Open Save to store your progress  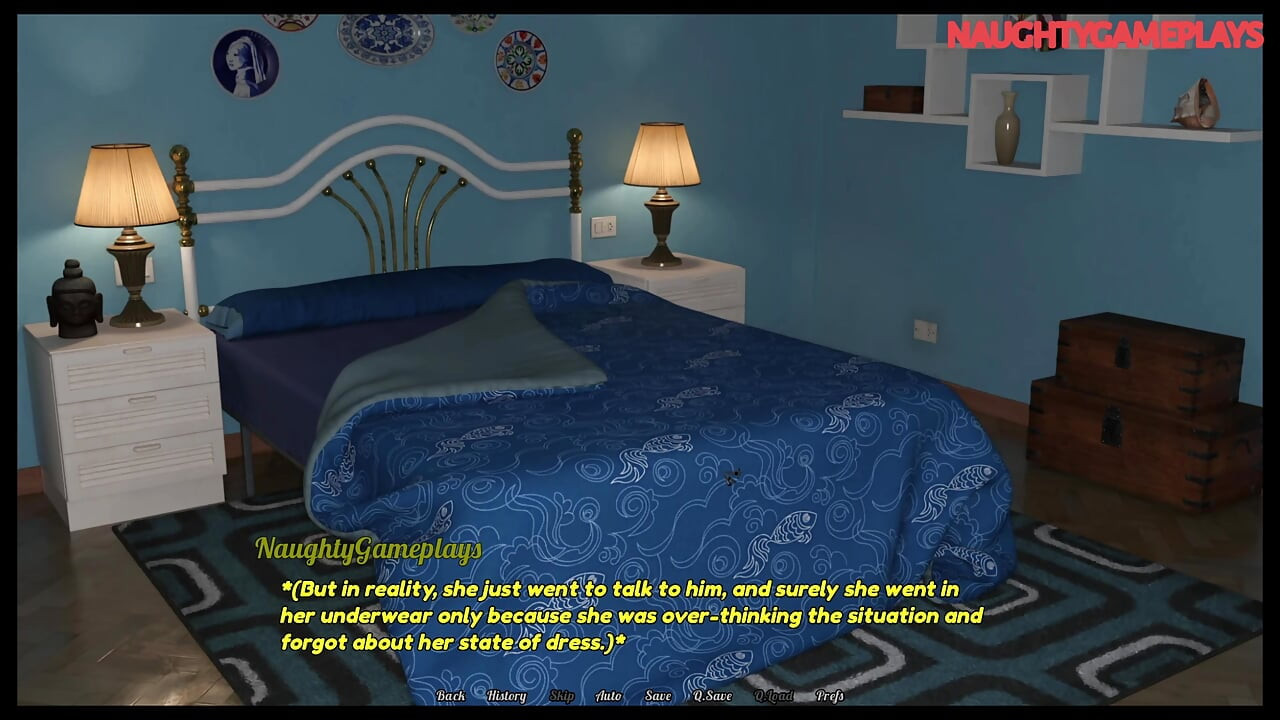coord(657,696)
